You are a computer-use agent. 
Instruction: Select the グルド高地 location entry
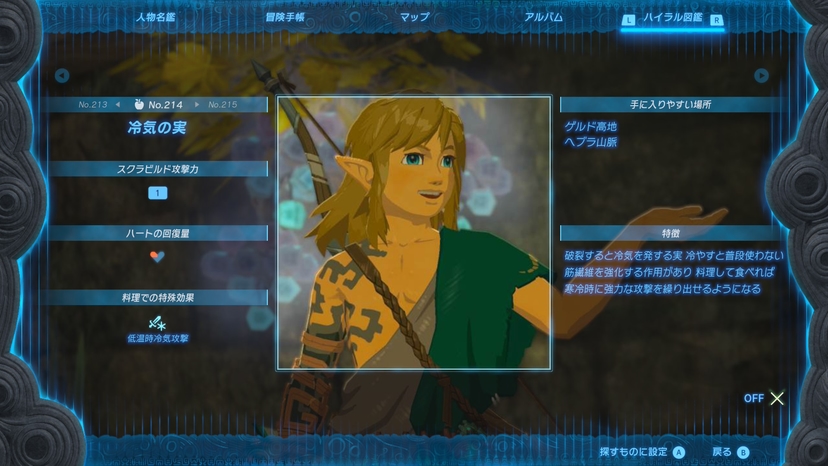click(x=590, y=127)
